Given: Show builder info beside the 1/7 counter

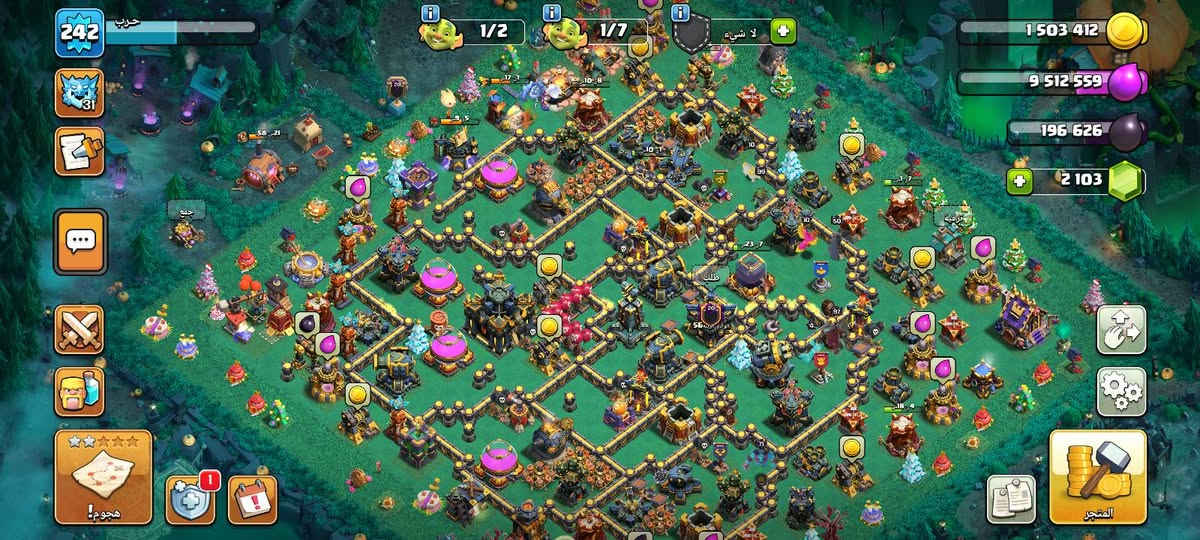Looking at the screenshot, I should (x=551, y=13).
